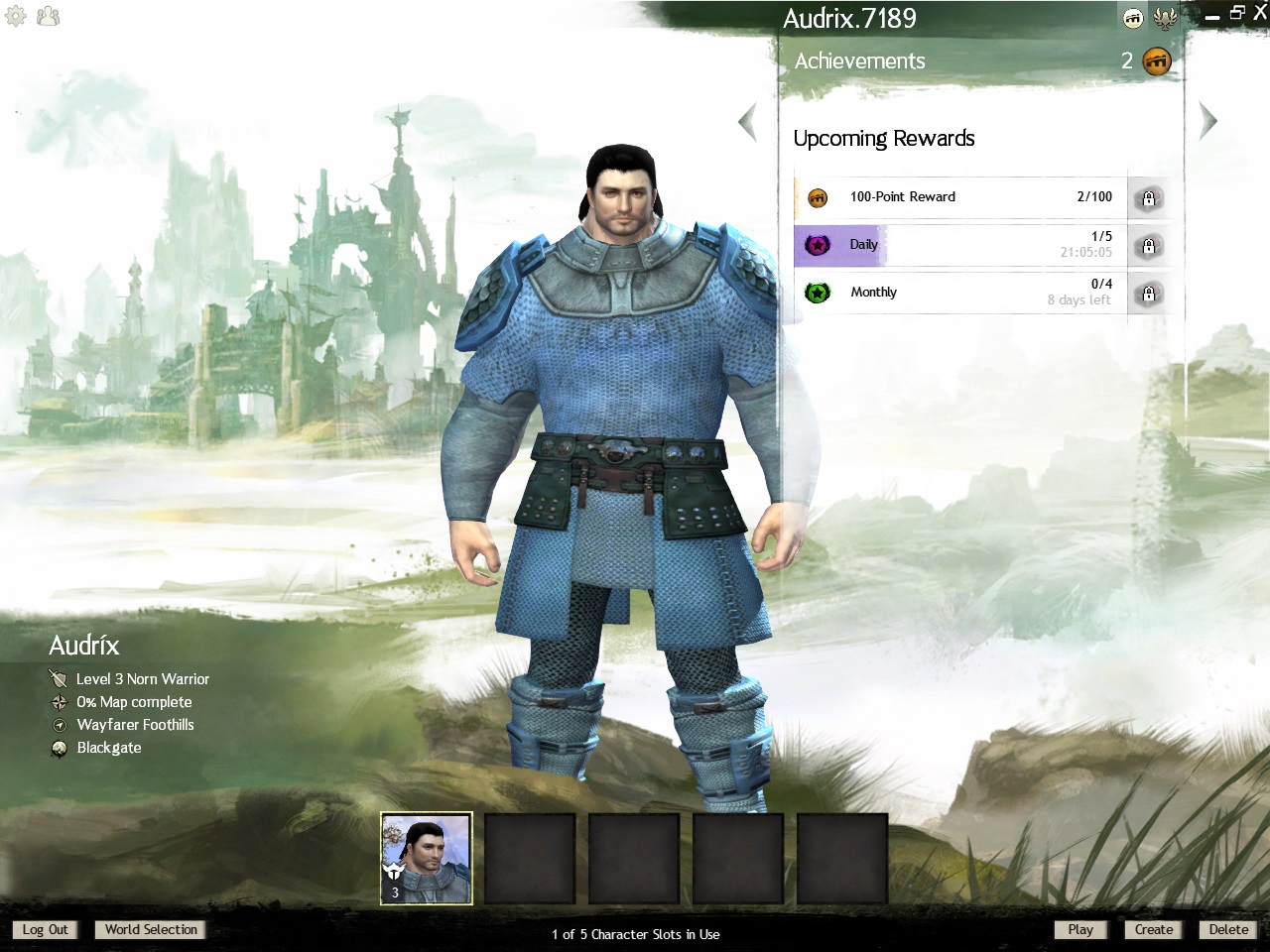
Task: Switch to the laurel crest tab icon
Action: pos(1166,18)
